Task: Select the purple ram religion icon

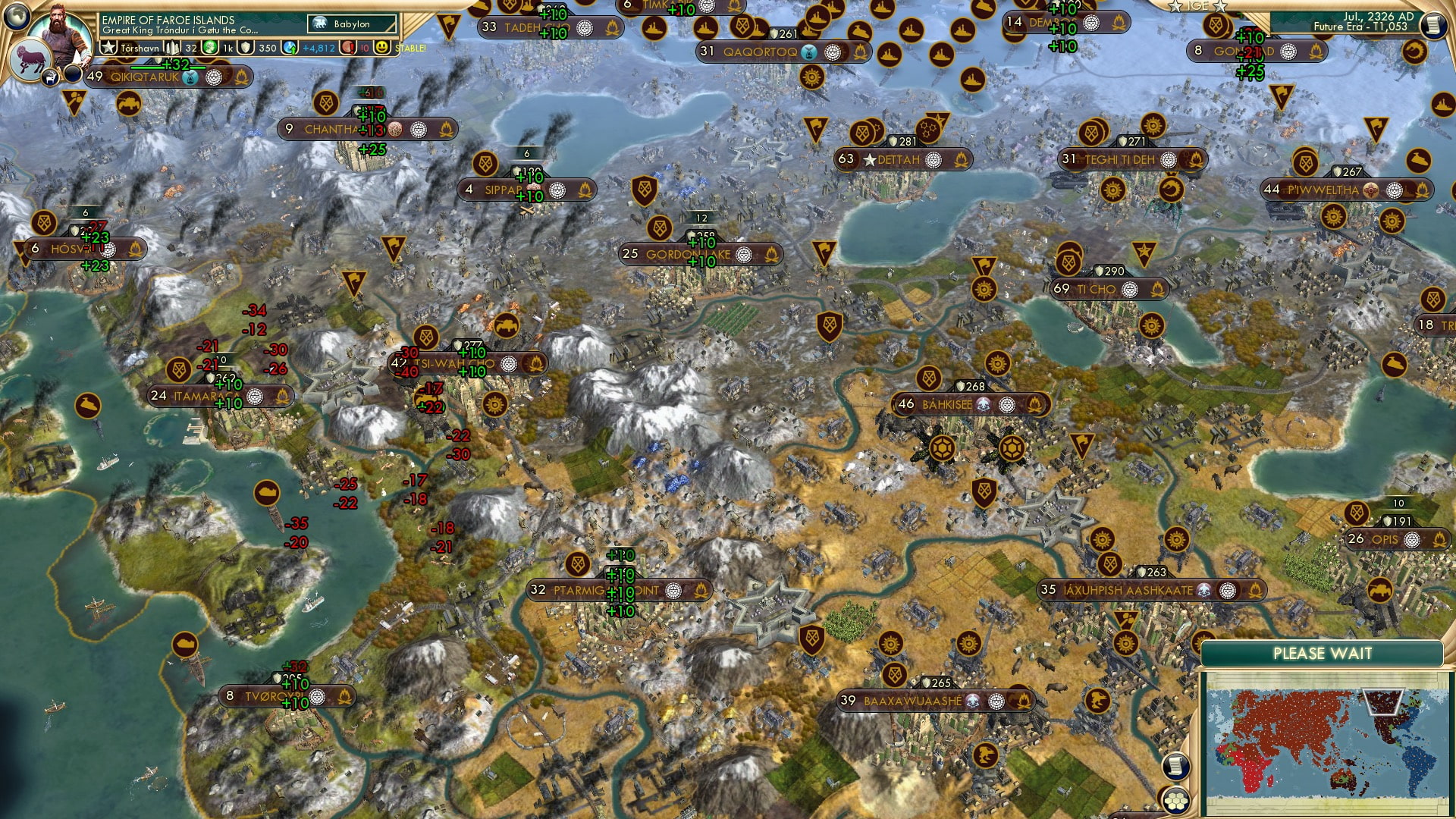Action: click(x=32, y=61)
